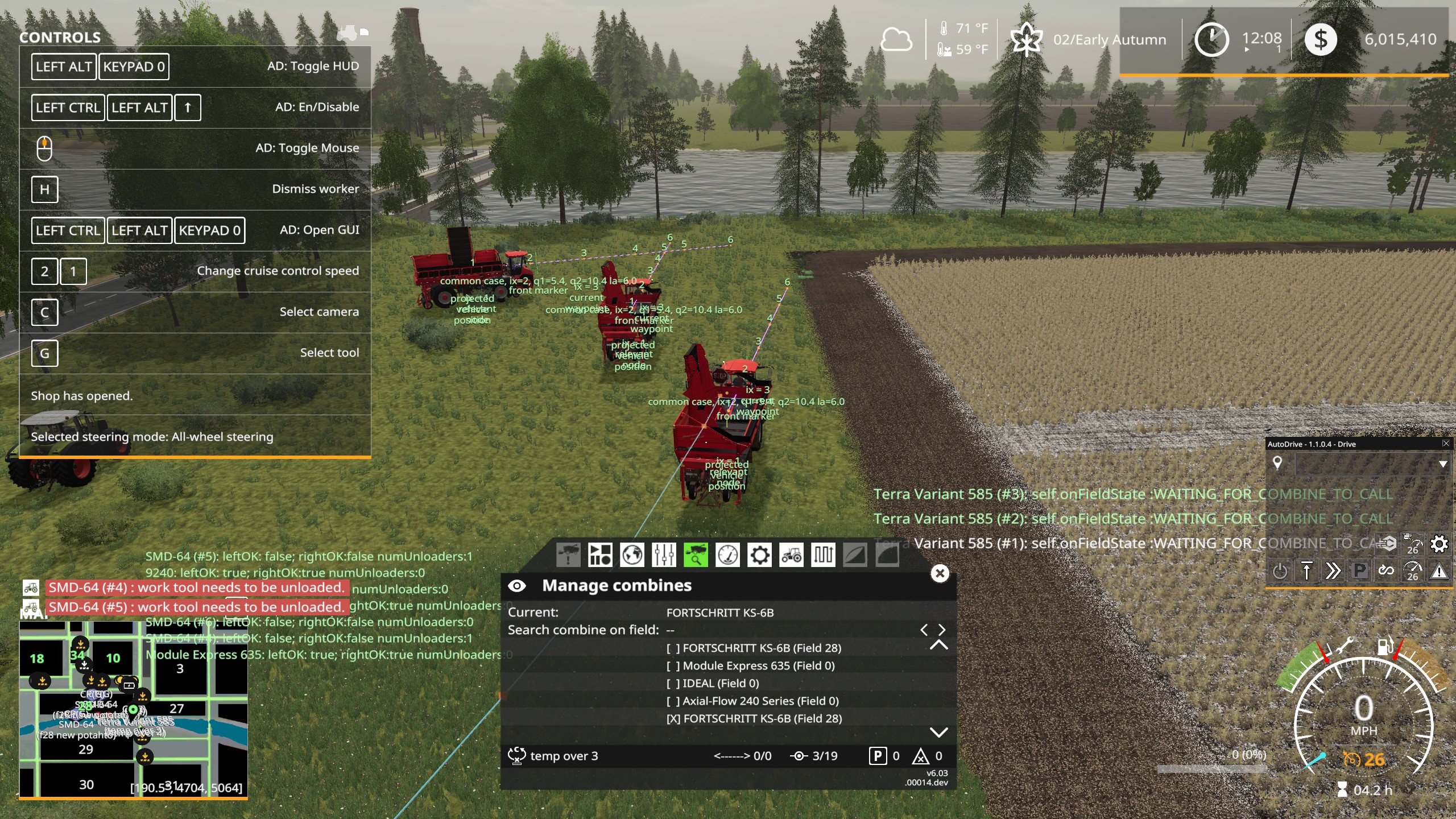Open the AutoDrive destination dropdown arrow
This screenshot has height=819, width=1456.
point(1445,464)
